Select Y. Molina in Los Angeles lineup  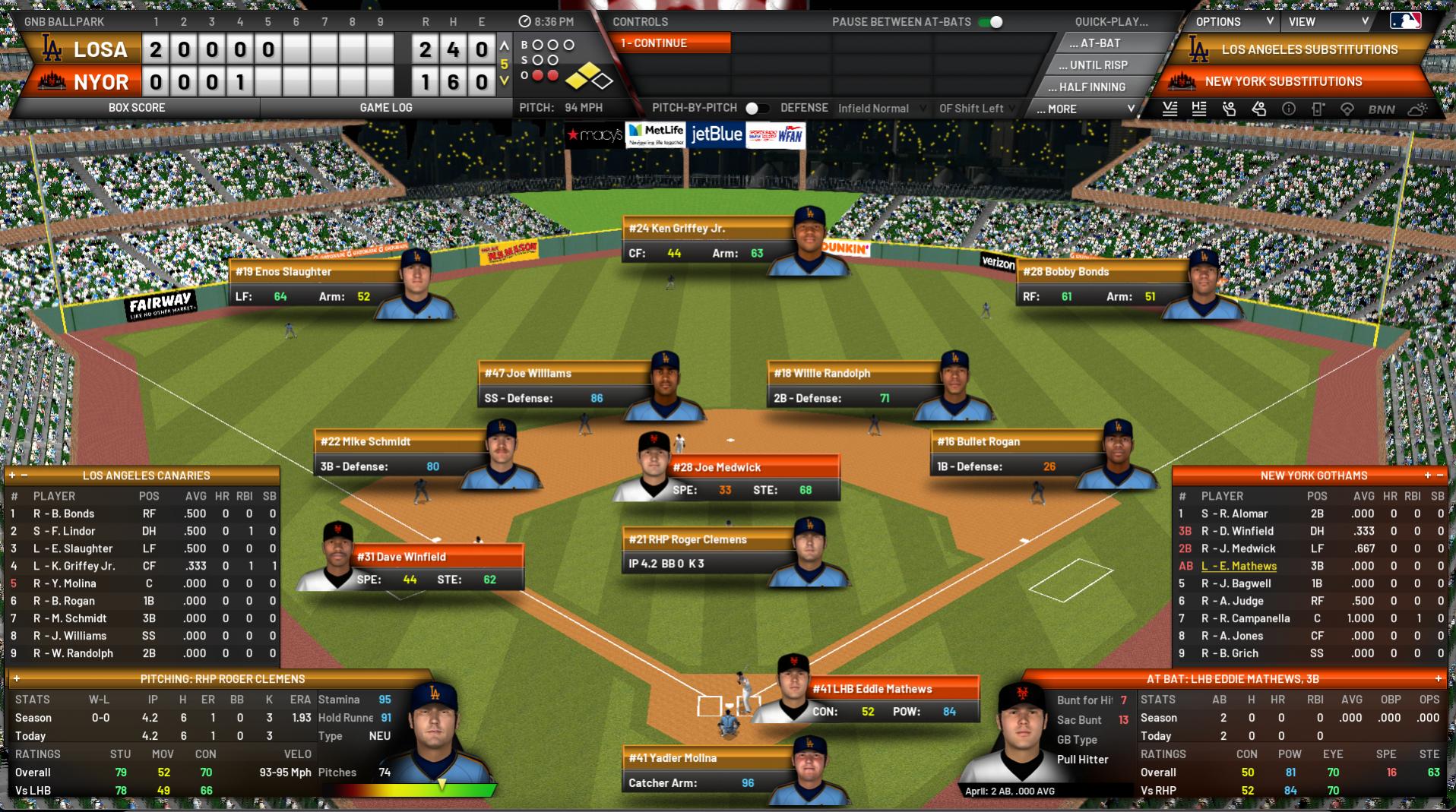click(x=74, y=583)
